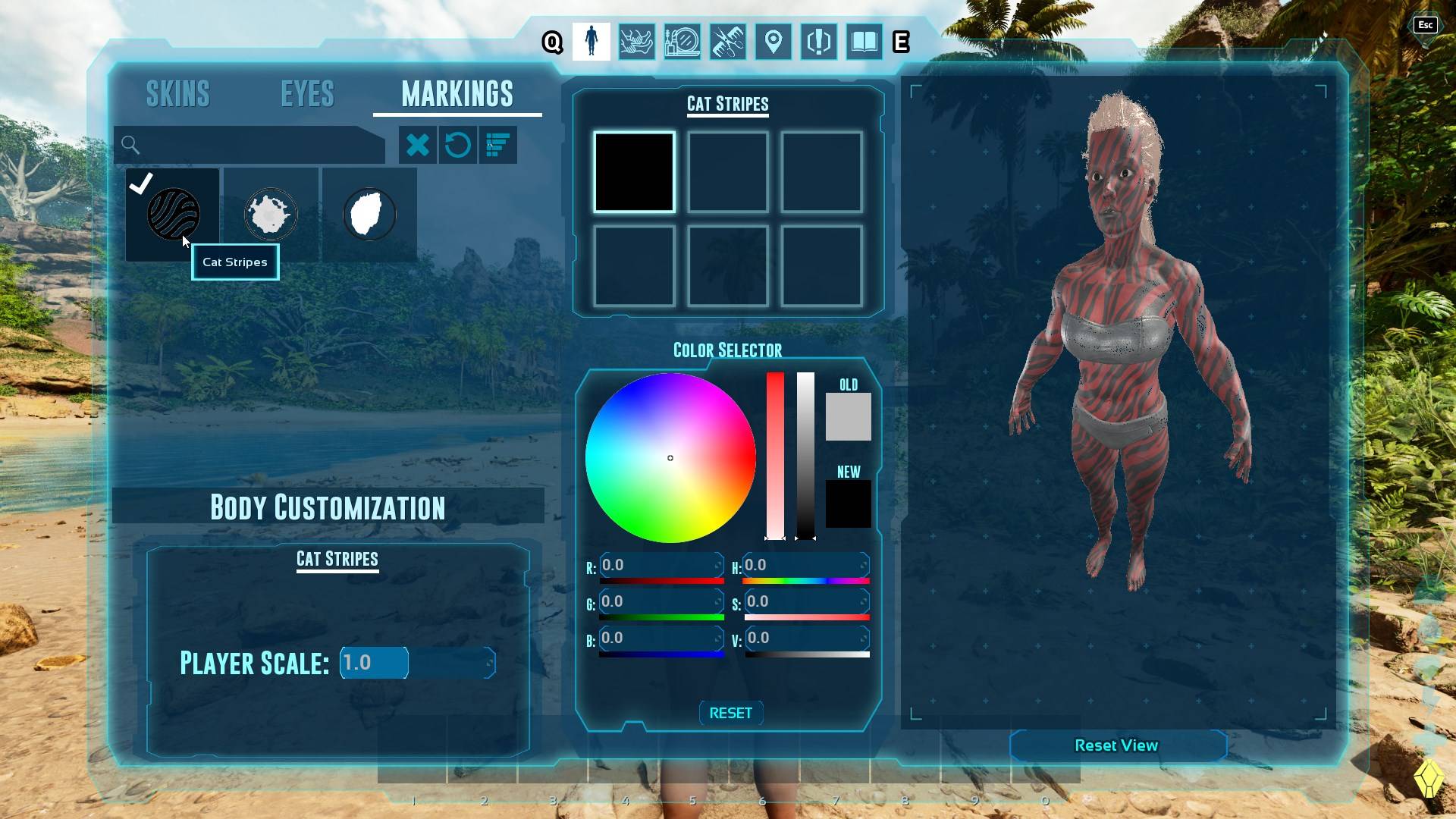Switch to the EYES tab

pos(306,93)
